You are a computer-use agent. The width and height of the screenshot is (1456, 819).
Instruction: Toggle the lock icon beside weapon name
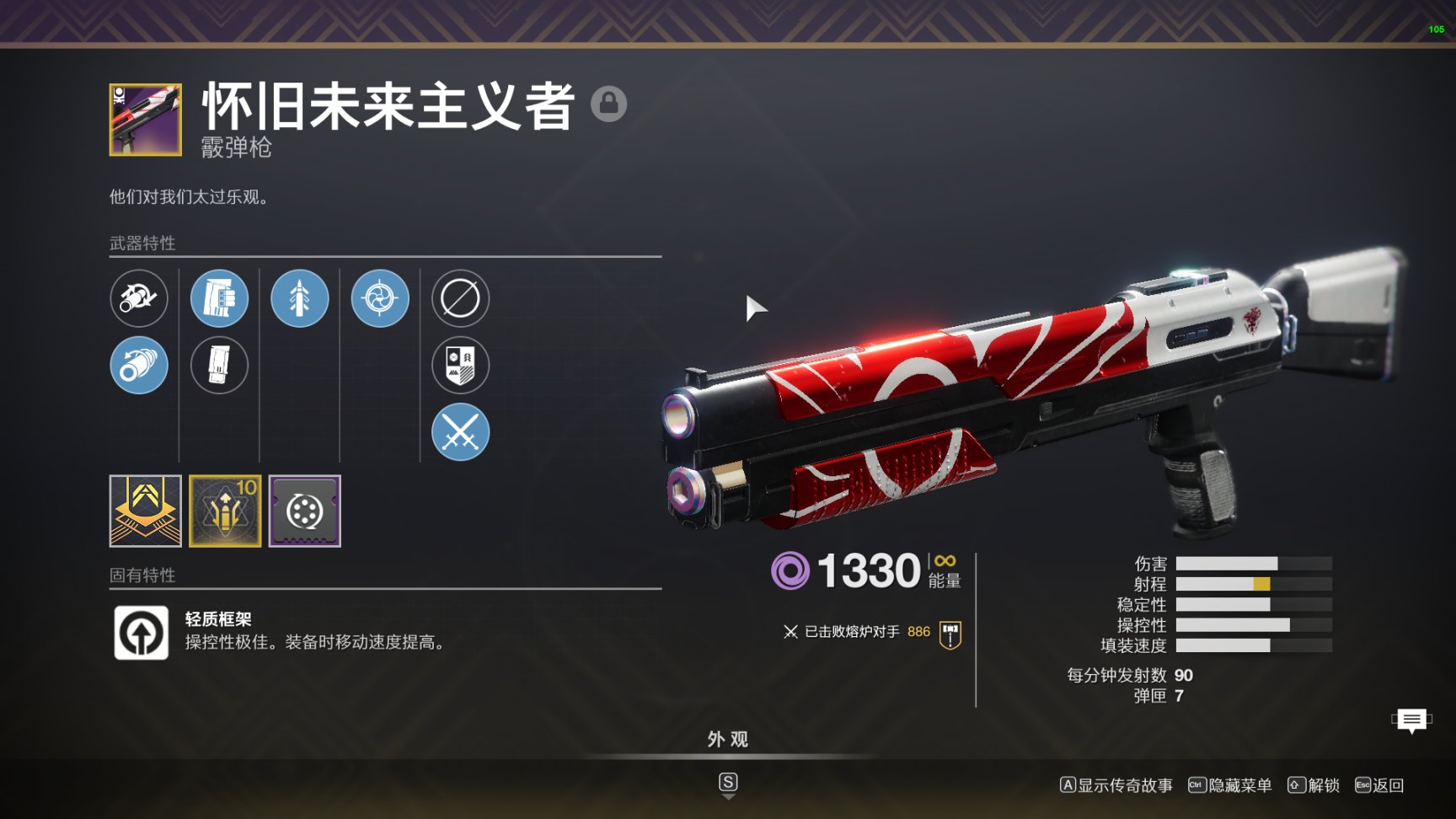click(608, 104)
